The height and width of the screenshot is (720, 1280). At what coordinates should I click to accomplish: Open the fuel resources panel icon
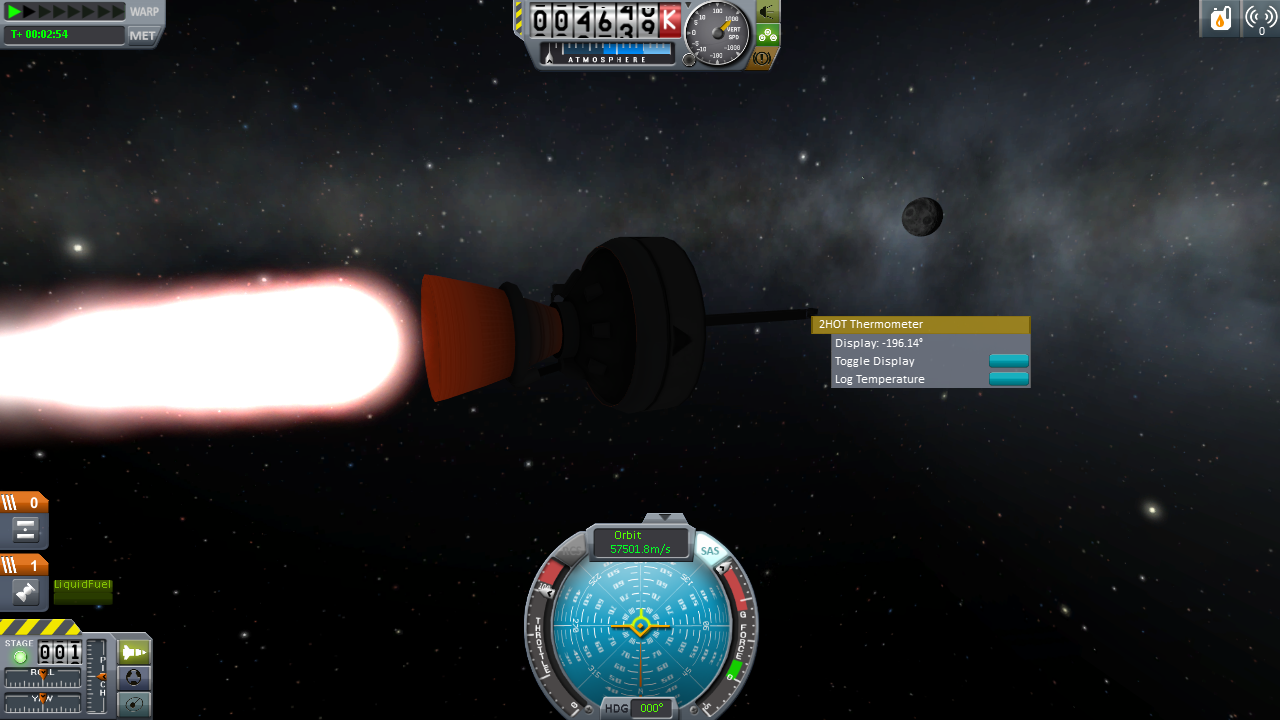pos(1220,19)
